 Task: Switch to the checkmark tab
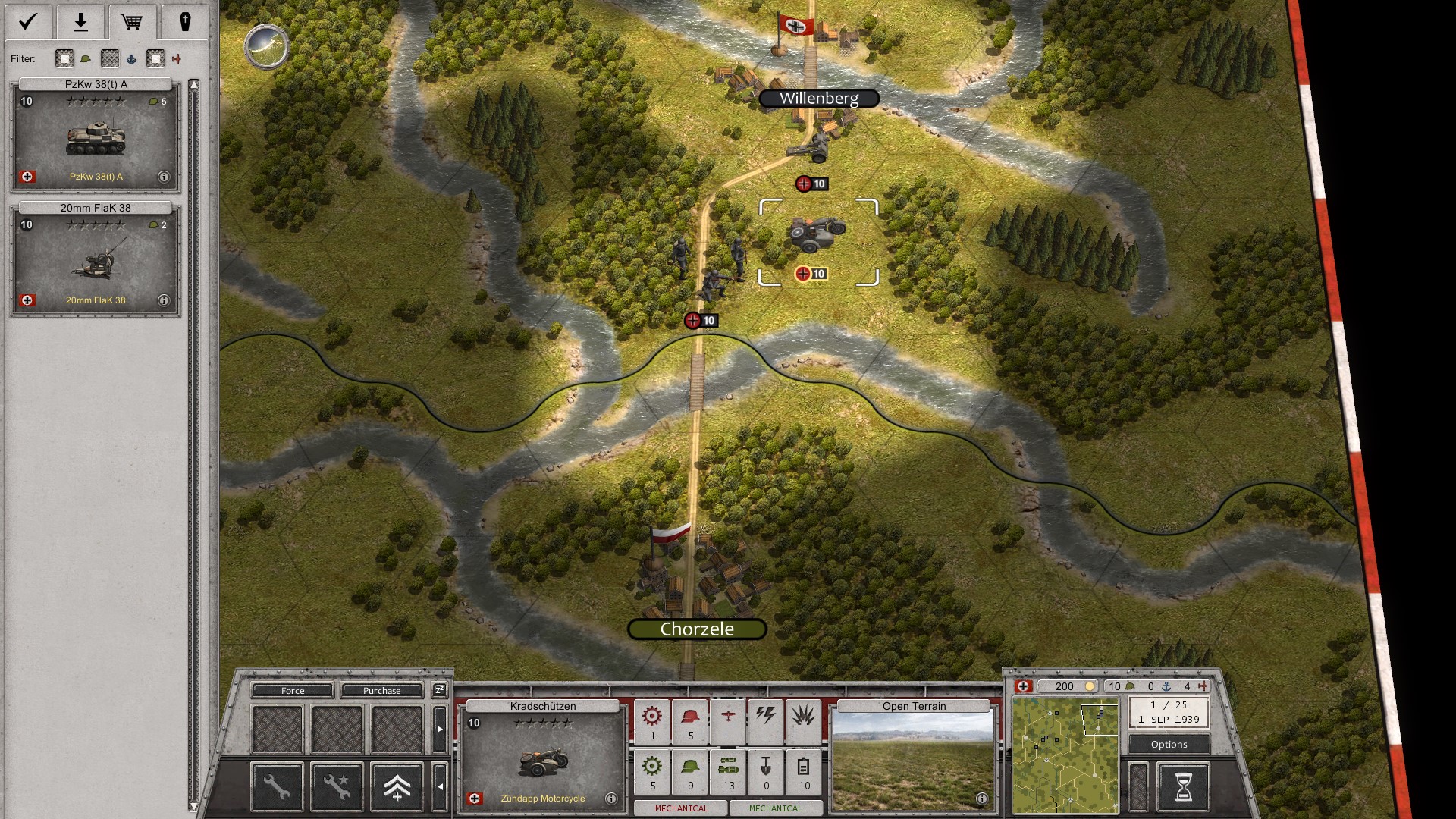click(28, 21)
